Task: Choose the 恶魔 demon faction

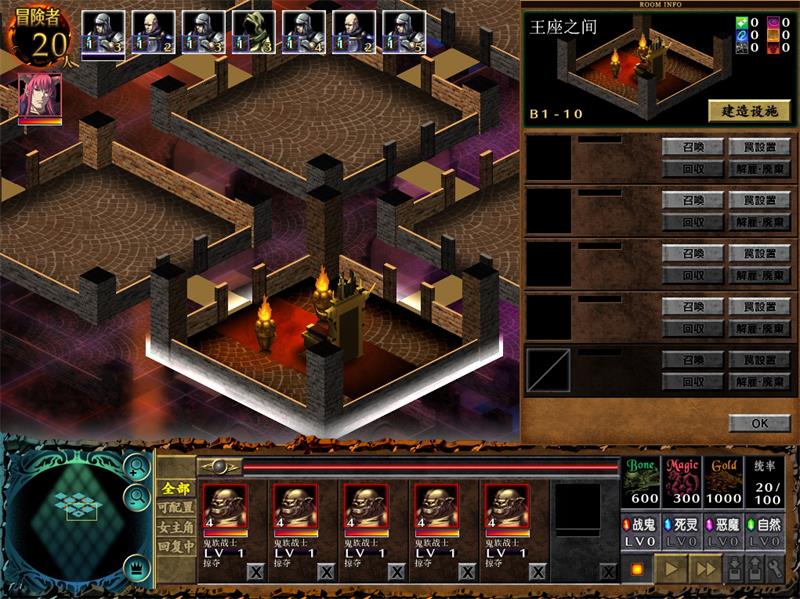Action: click(x=725, y=524)
